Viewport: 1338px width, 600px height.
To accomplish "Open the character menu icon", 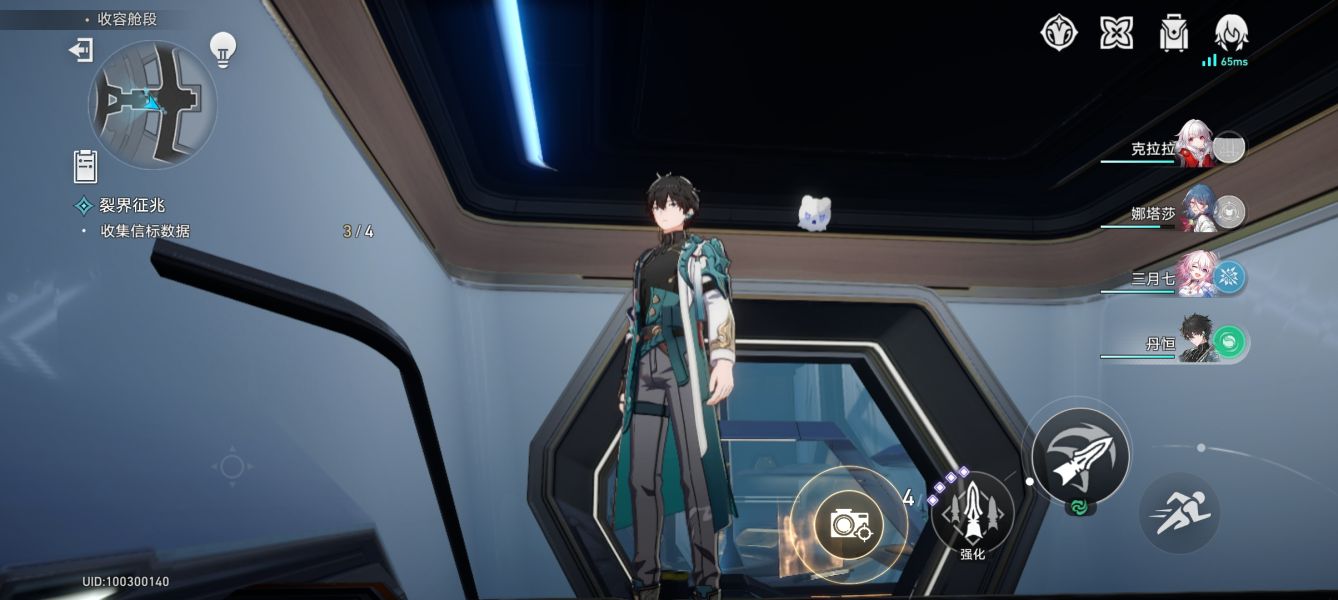I will (1230, 32).
